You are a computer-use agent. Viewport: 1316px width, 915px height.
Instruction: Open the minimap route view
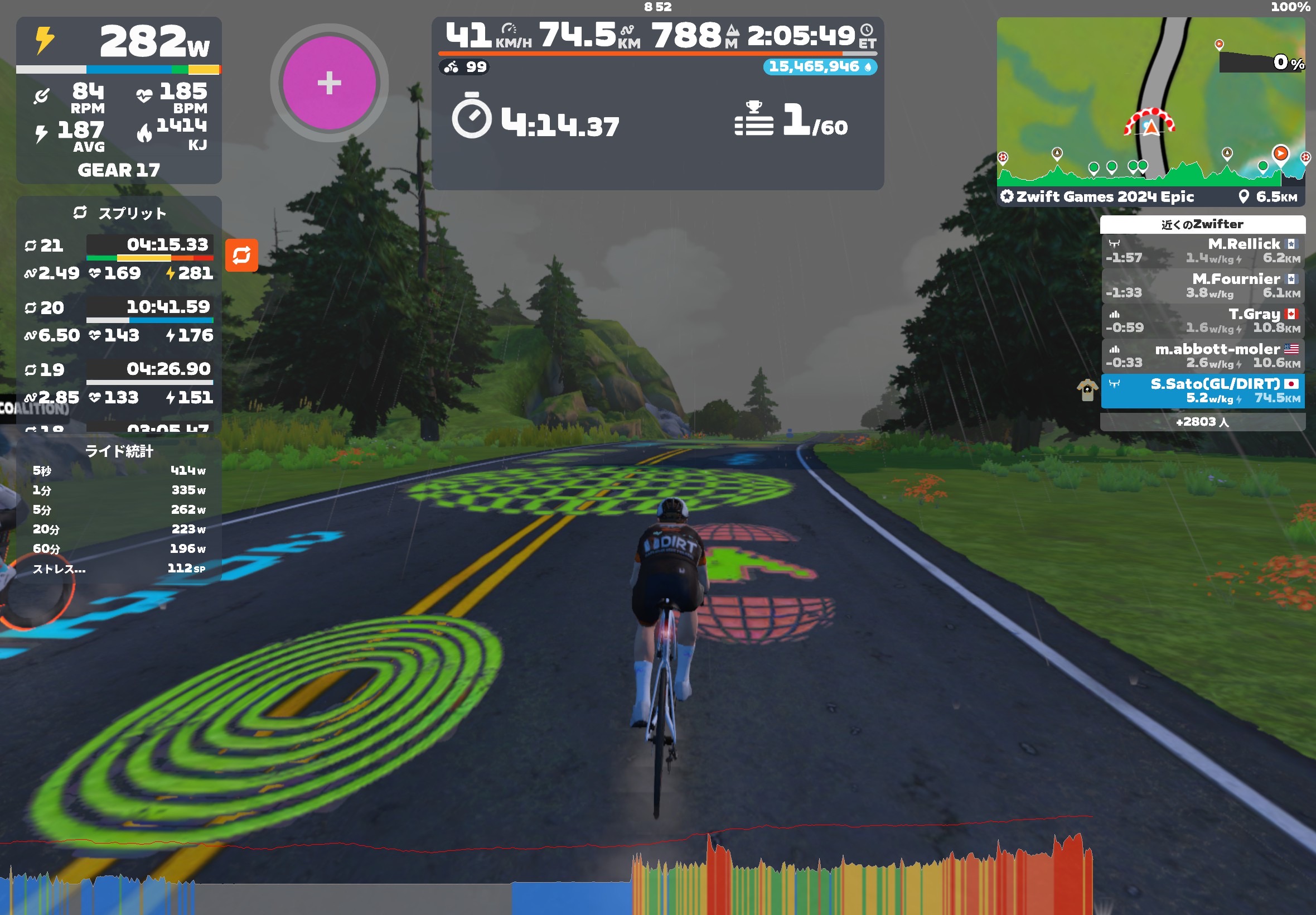1150,103
